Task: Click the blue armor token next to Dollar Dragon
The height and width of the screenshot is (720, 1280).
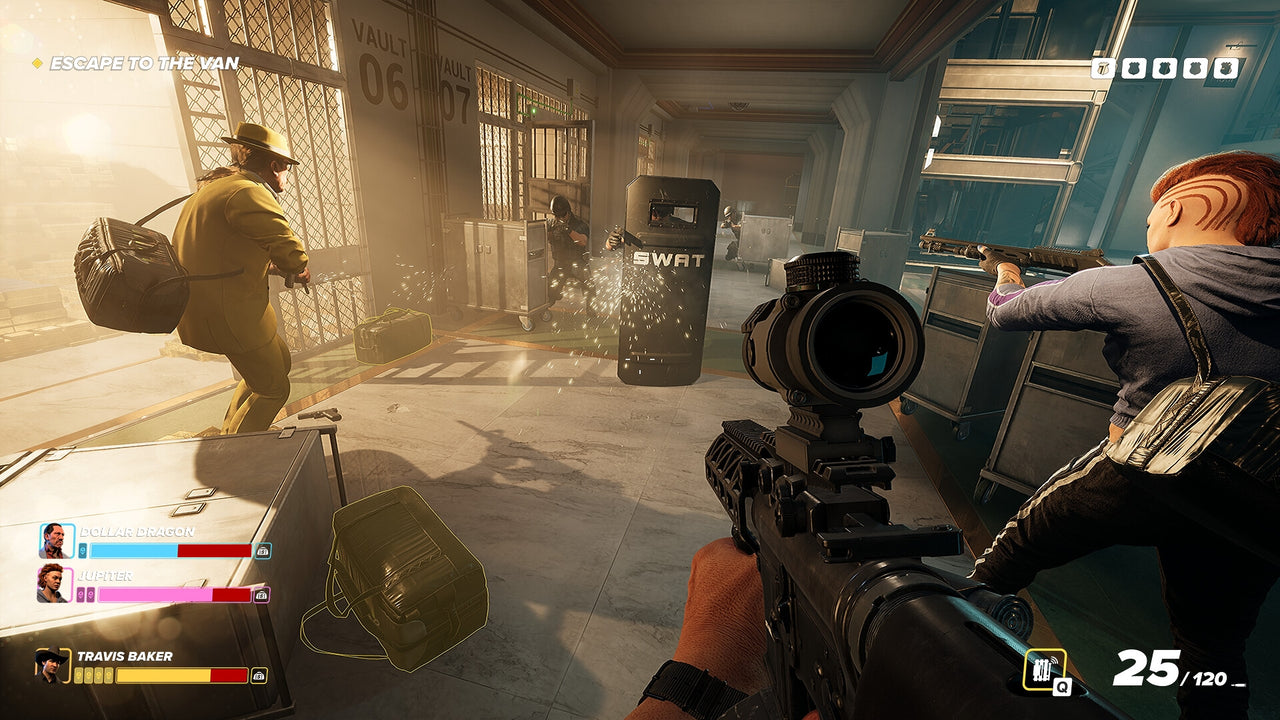Action: (x=82, y=550)
